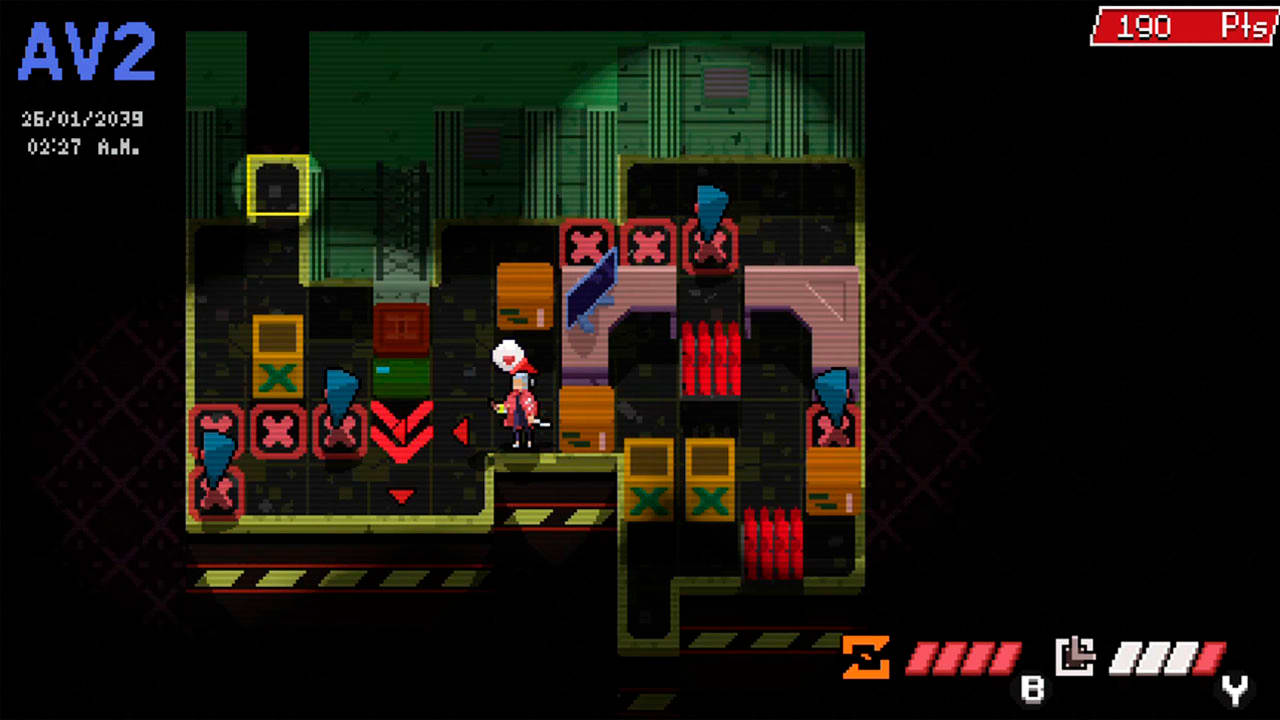Image resolution: width=1280 pixels, height=720 pixels.
Task: Click the player character in red coat
Action: (x=519, y=412)
